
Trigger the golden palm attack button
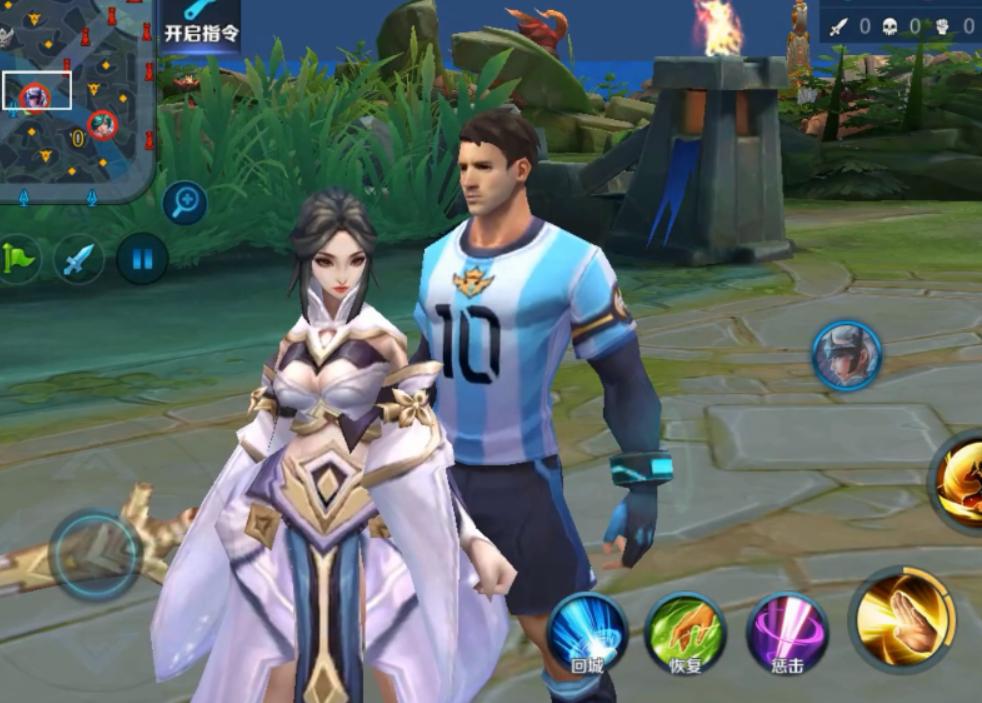tap(904, 618)
